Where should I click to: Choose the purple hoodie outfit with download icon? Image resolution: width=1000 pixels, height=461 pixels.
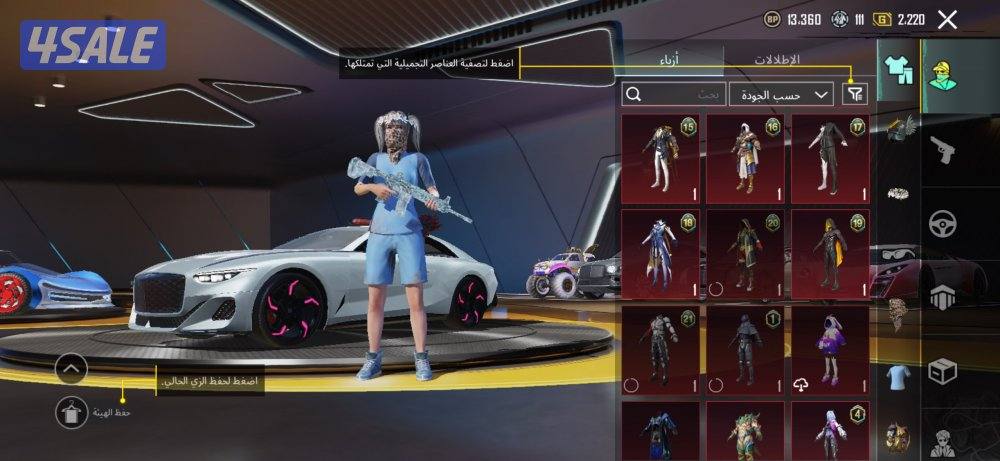pos(830,350)
